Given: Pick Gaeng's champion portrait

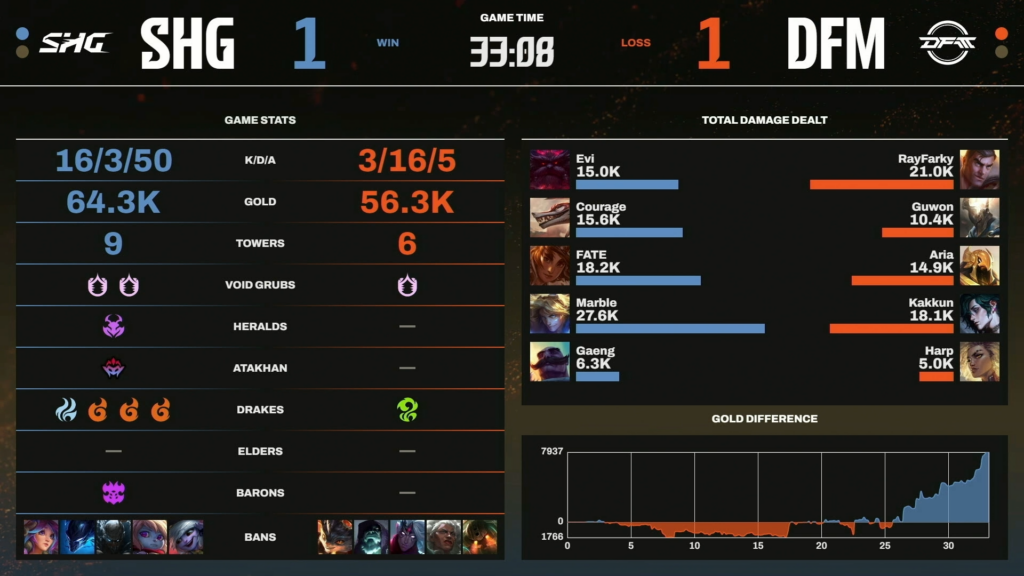Looking at the screenshot, I should point(549,361).
